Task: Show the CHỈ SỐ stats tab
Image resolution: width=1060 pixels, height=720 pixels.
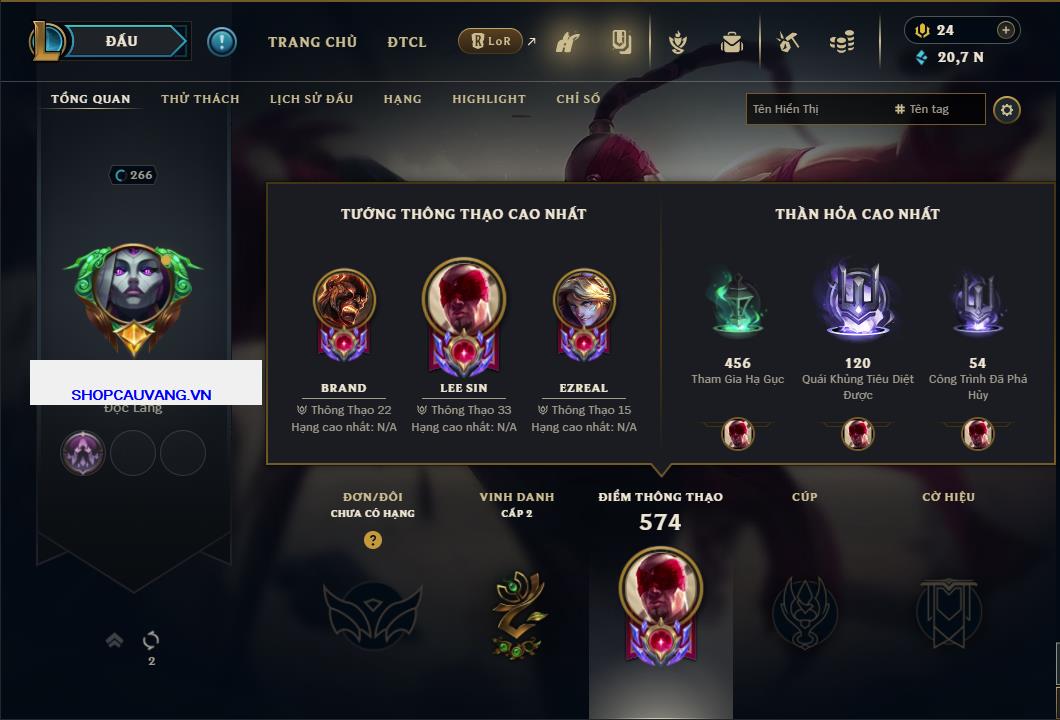Action: pyautogui.click(x=578, y=99)
